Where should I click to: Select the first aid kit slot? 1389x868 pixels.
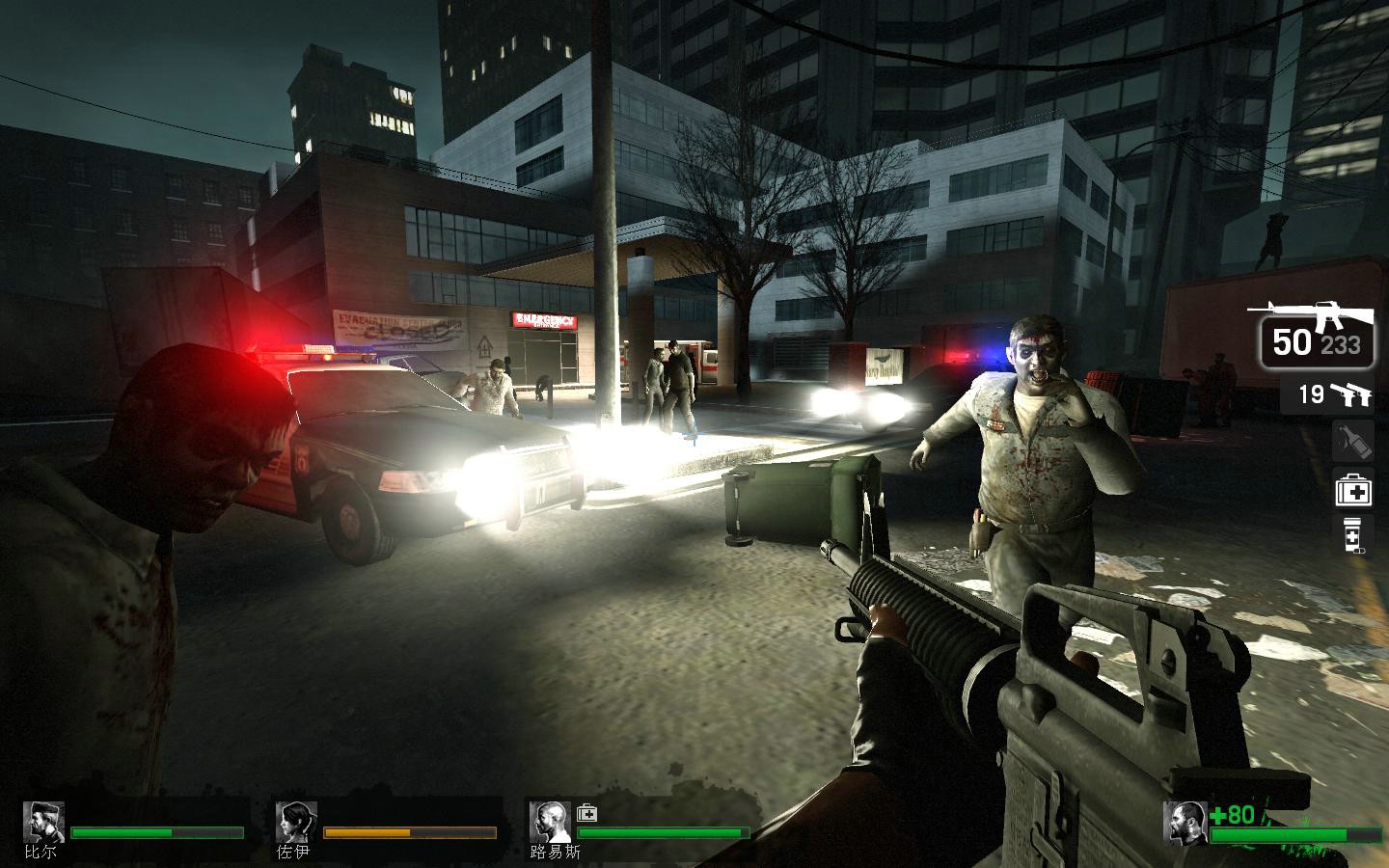coord(1352,490)
